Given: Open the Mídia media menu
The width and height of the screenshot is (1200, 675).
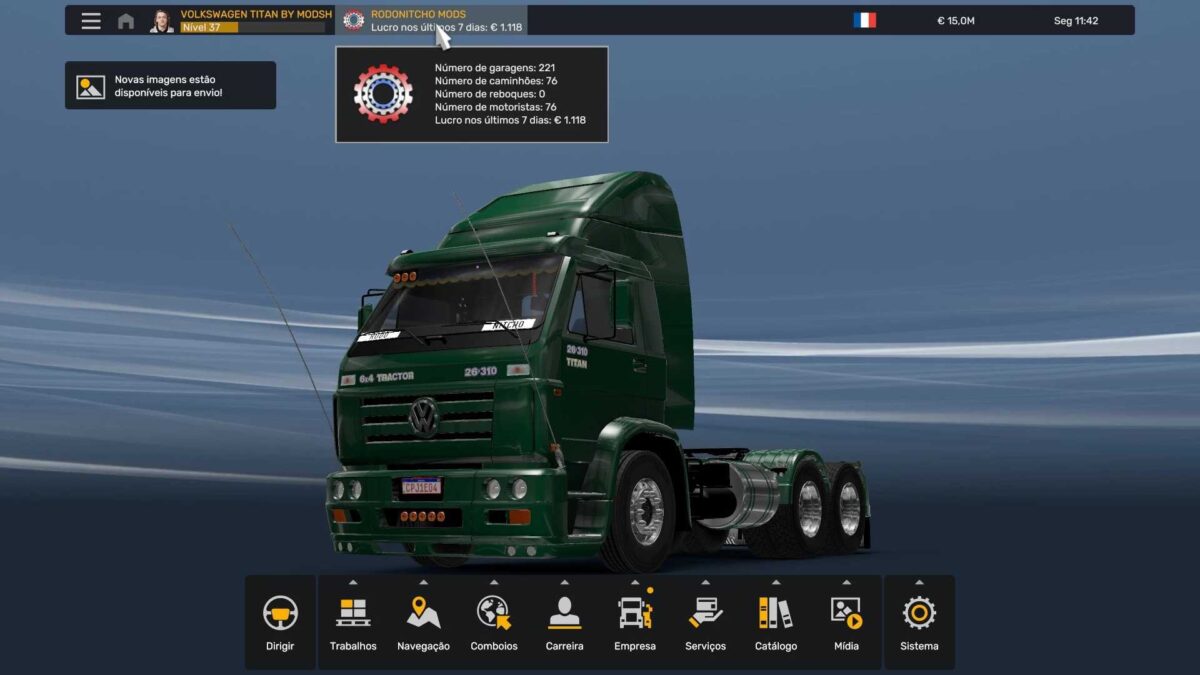Looking at the screenshot, I should [x=846, y=622].
